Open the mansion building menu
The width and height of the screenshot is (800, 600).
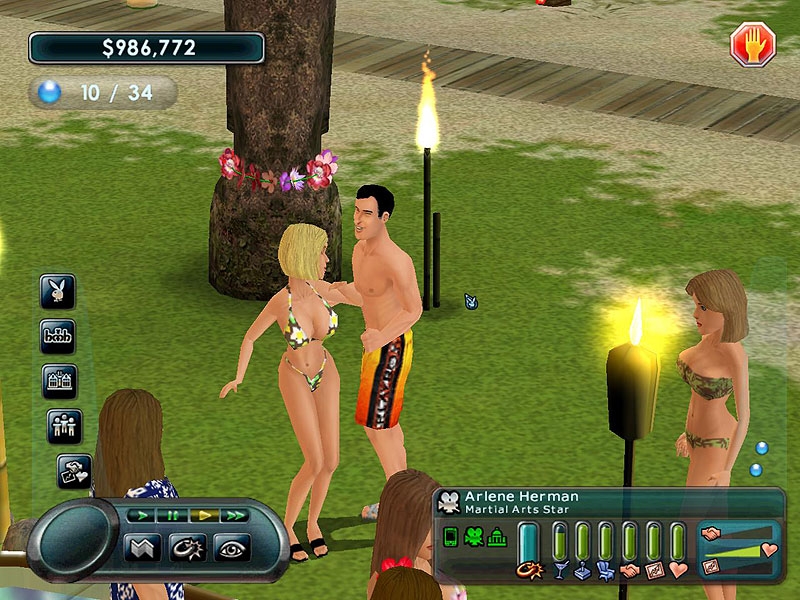pos(59,381)
